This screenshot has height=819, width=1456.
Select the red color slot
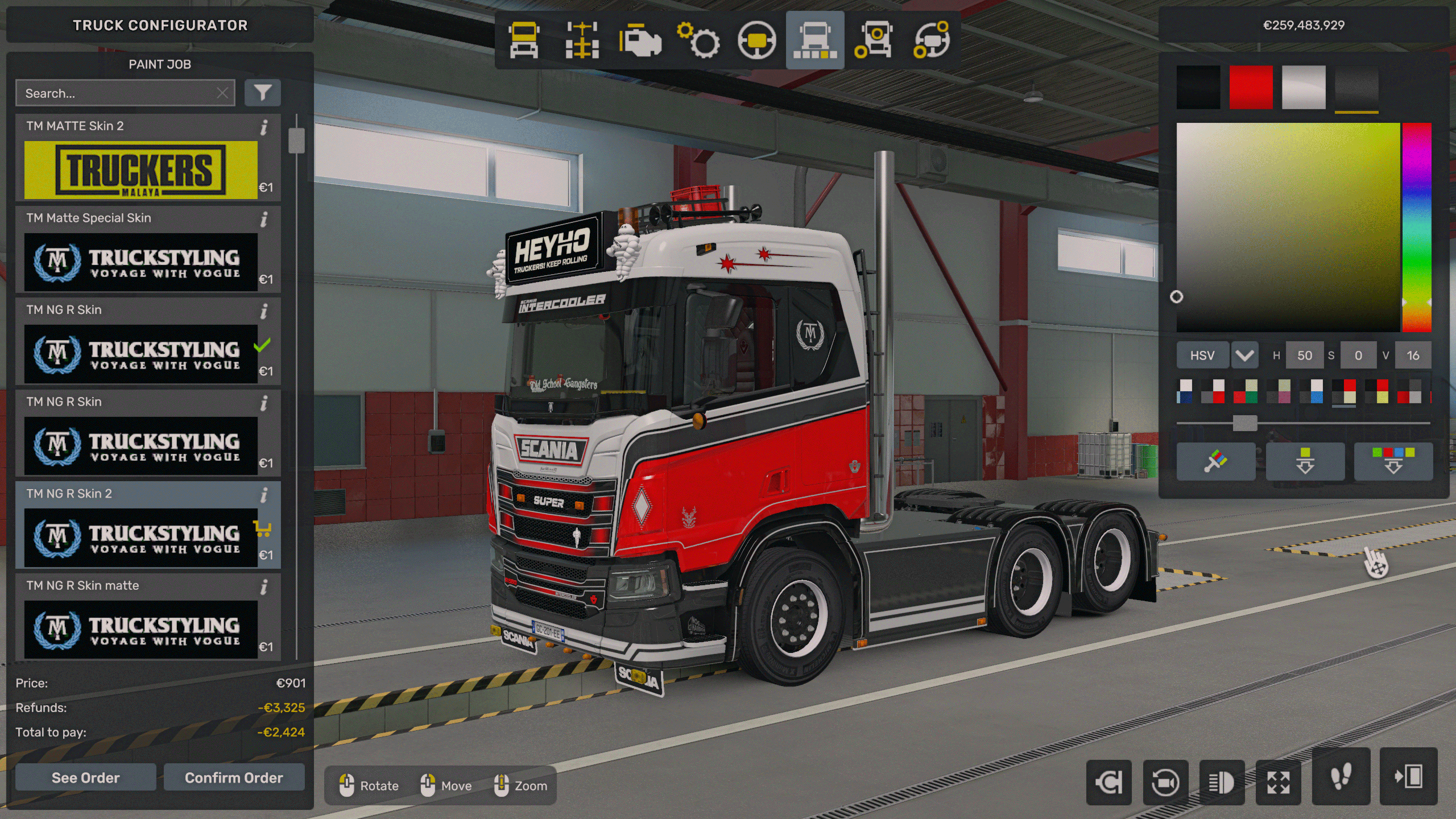[1251, 87]
